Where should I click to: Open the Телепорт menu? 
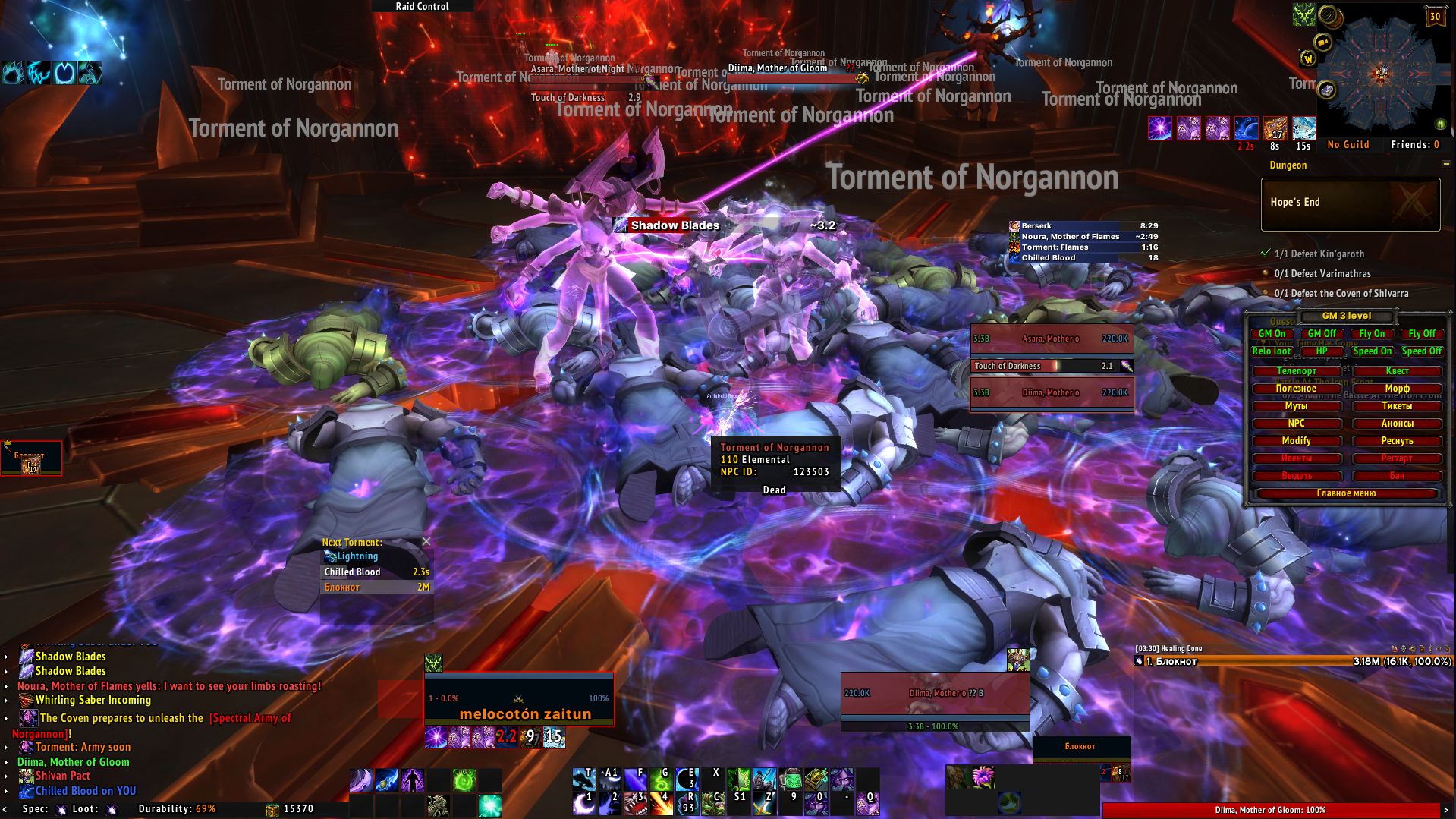click(x=1296, y=371)
